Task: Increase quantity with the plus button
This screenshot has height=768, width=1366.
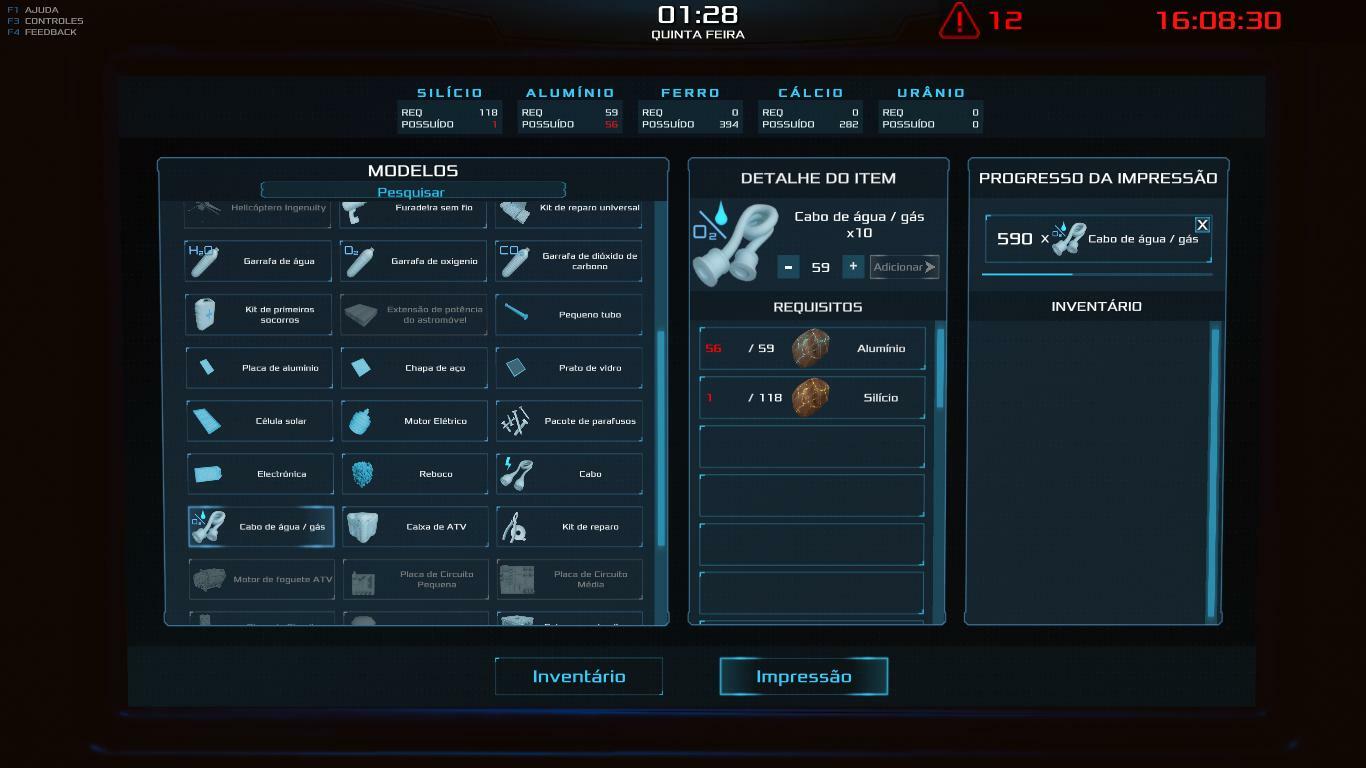Action: [x=853, y=266]
